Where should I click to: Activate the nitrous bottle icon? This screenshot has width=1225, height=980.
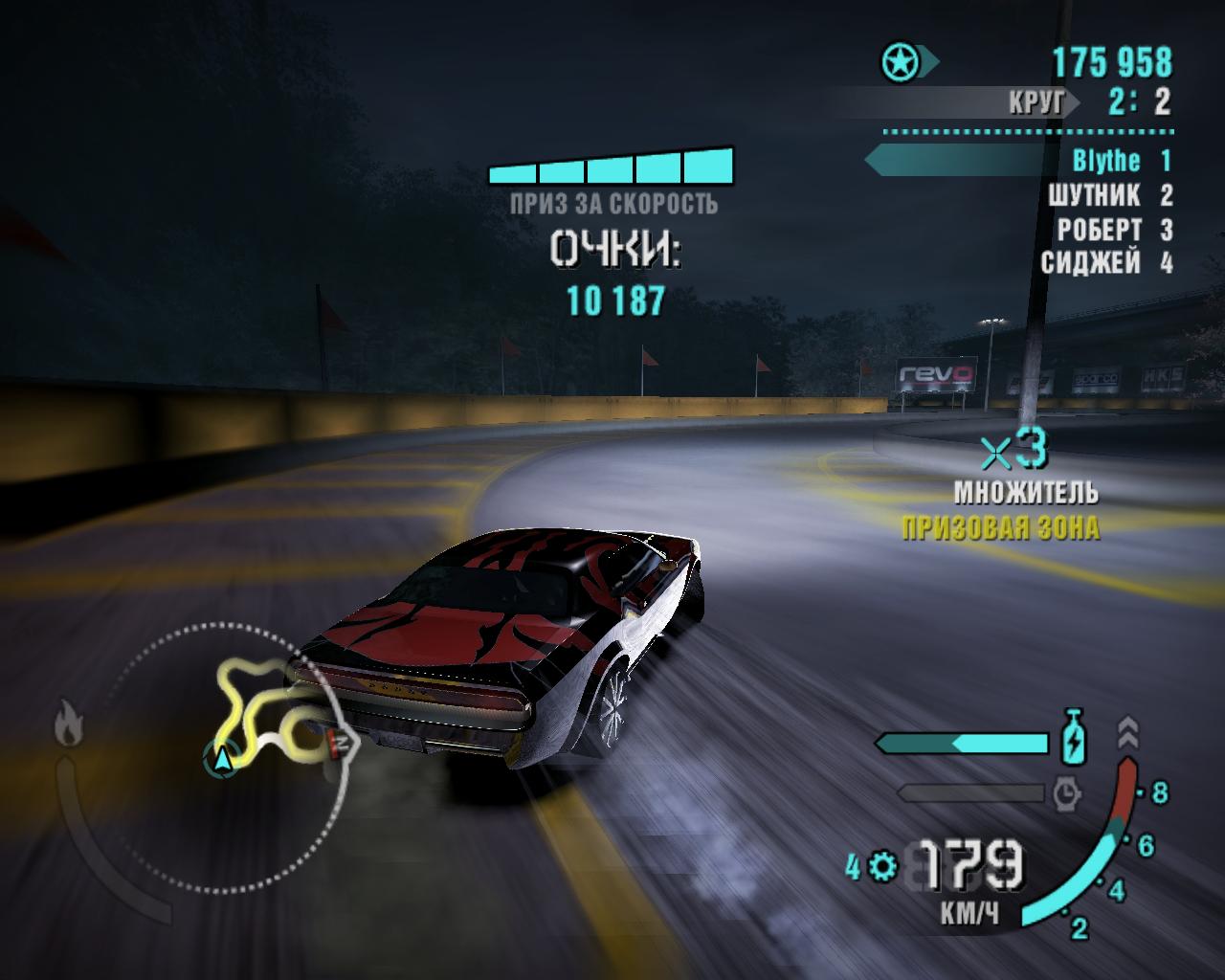(x=1076, y=738)
